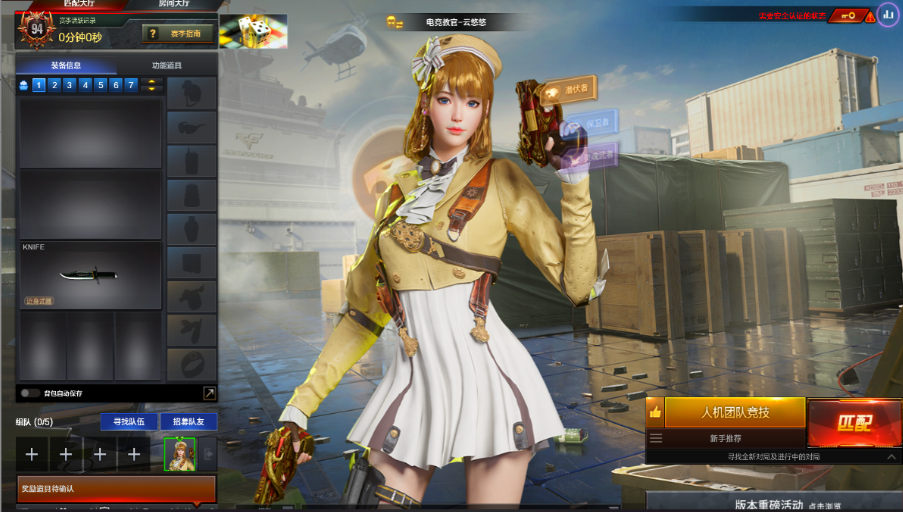Open the 新手推荐 mode list
The height and width of the screenshot is (512, 903).
(x=726, y=438)
